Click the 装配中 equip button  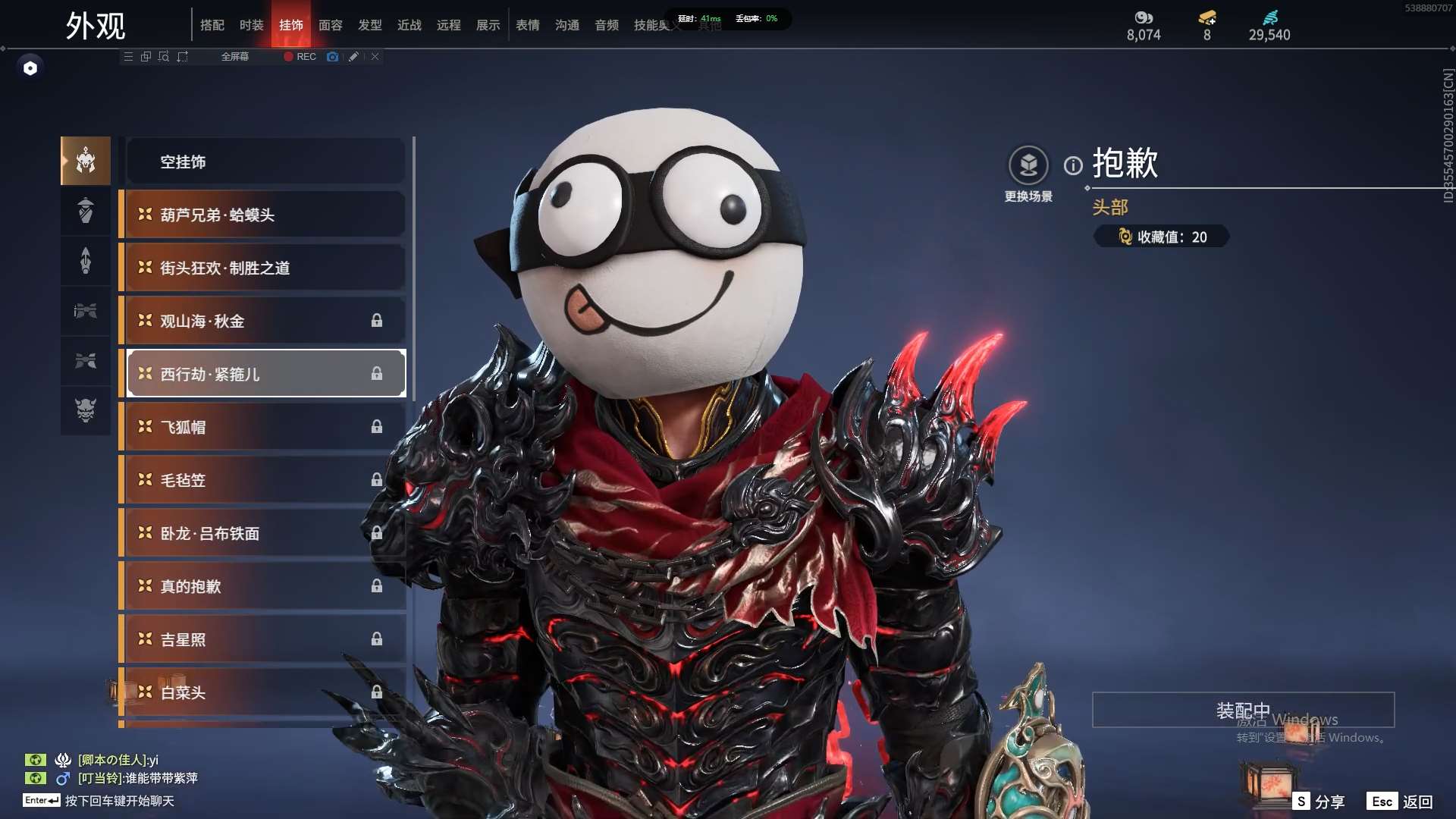1243,710
